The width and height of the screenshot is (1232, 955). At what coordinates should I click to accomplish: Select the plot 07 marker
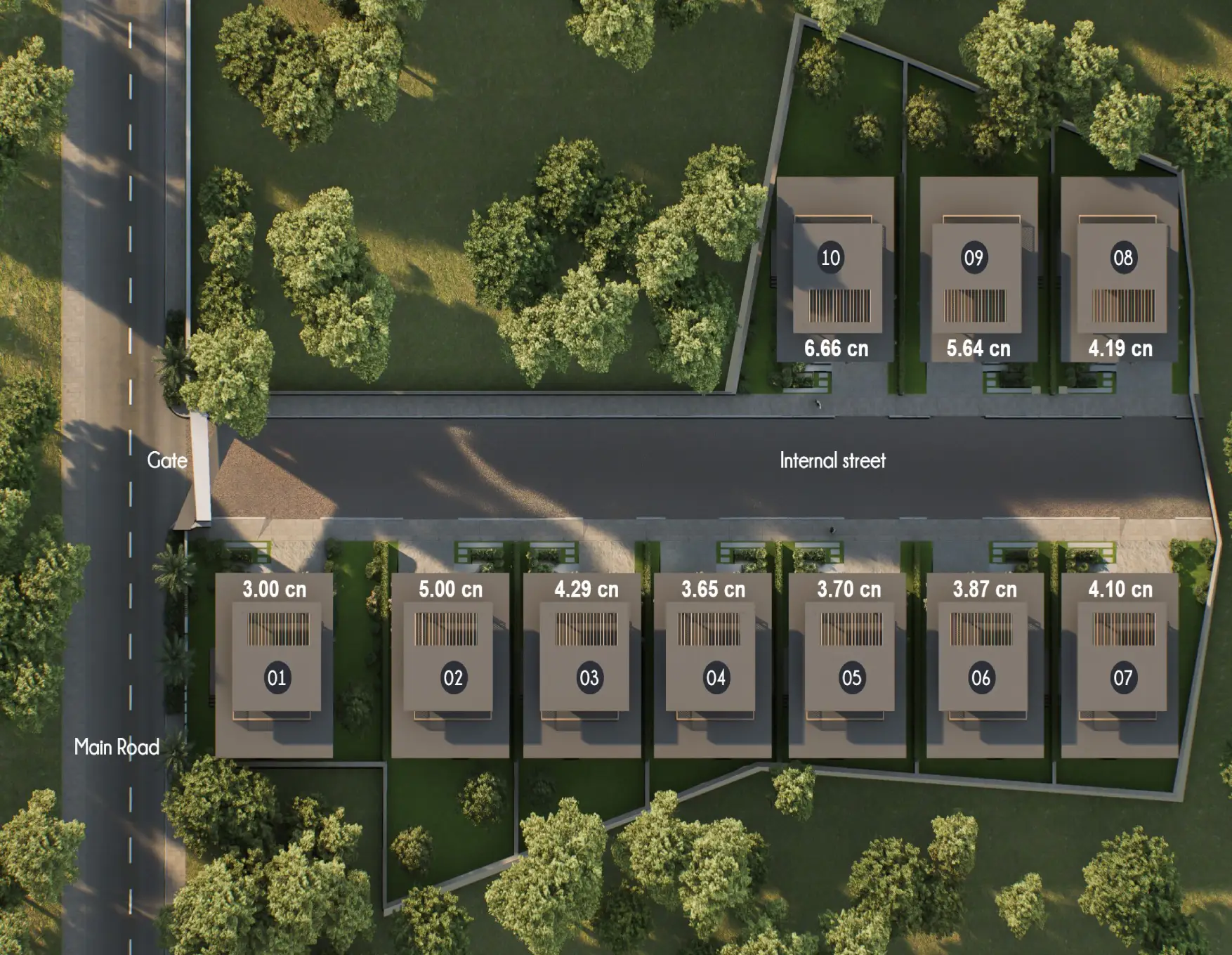[1122, 678]
